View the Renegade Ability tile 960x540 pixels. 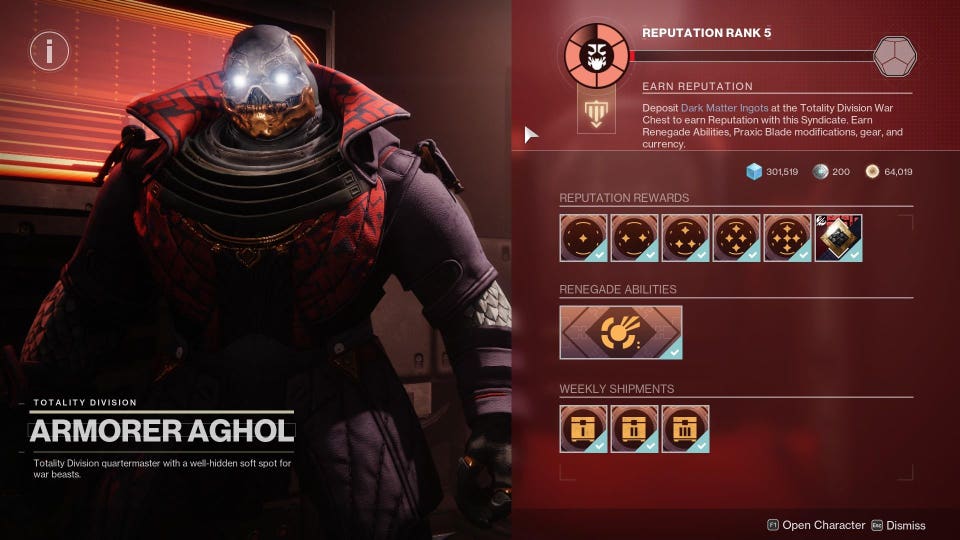(x=621, y=332)
